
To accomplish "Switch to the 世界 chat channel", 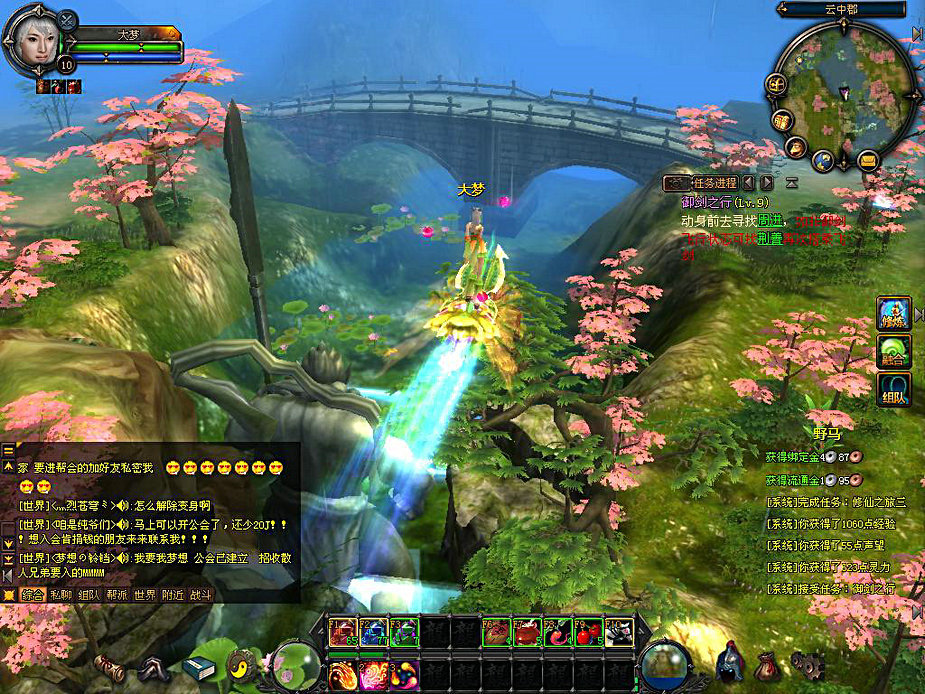I will click(x=145, y=595).
